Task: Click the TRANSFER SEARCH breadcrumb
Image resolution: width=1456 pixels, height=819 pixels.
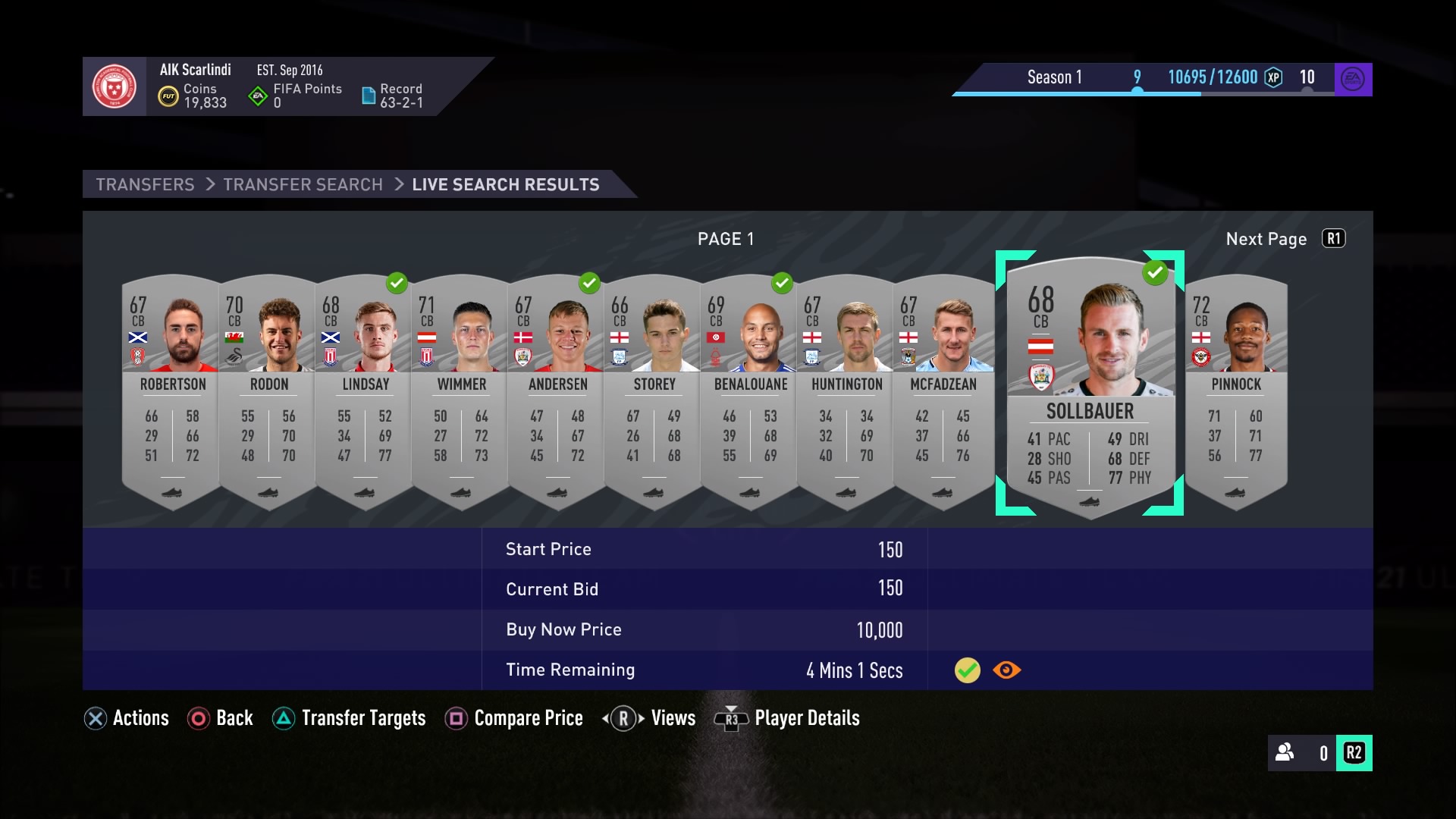Action: click(303, 184)
